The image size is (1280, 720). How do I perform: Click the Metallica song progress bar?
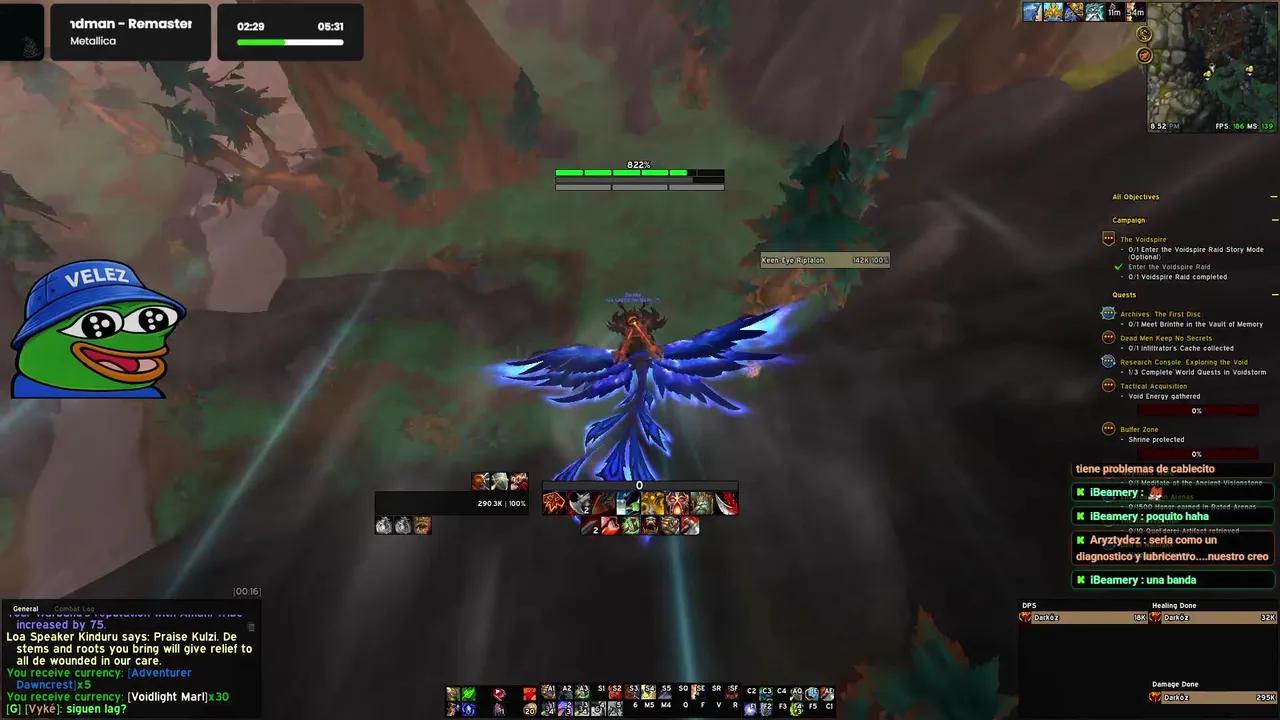tap(290, 43)
